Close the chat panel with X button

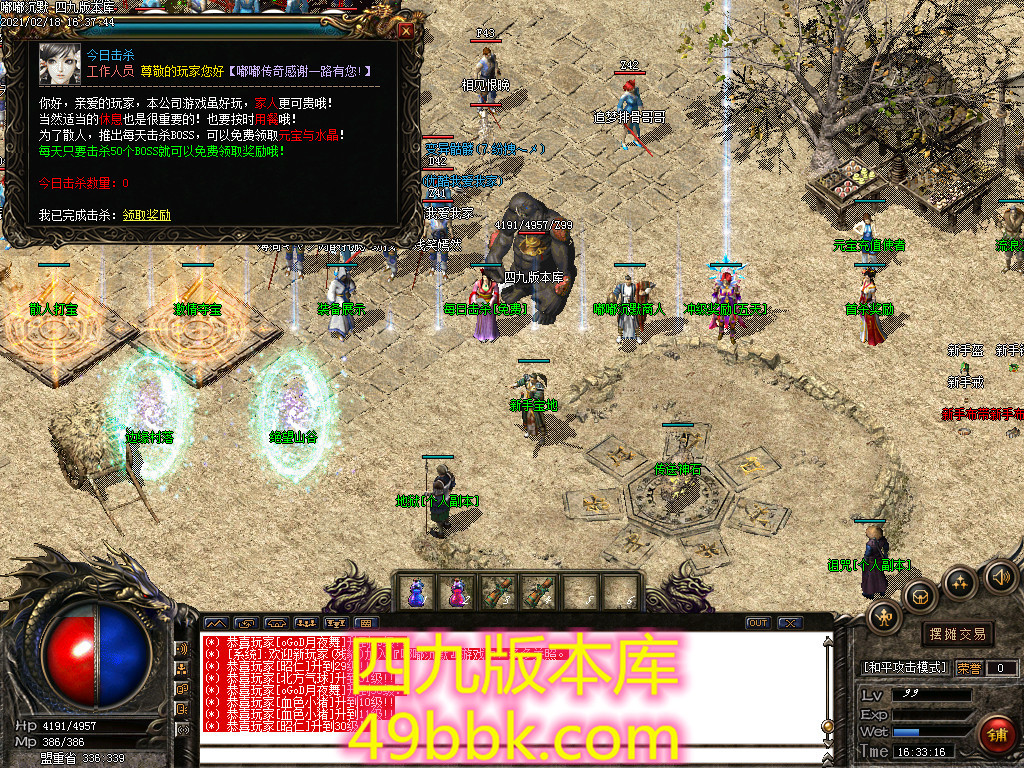pyautogui.click(x=790, y=623)
